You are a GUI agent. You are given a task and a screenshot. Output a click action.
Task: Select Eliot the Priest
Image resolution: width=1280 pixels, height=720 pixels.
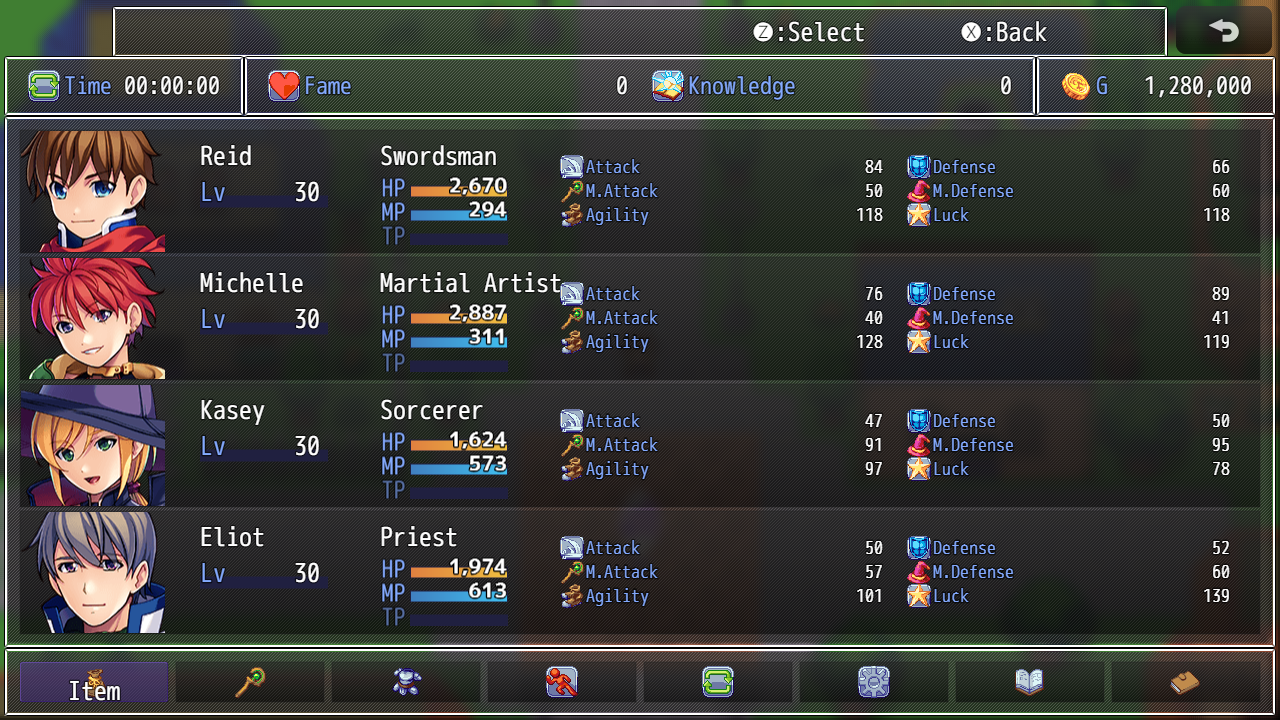[640, 571]
